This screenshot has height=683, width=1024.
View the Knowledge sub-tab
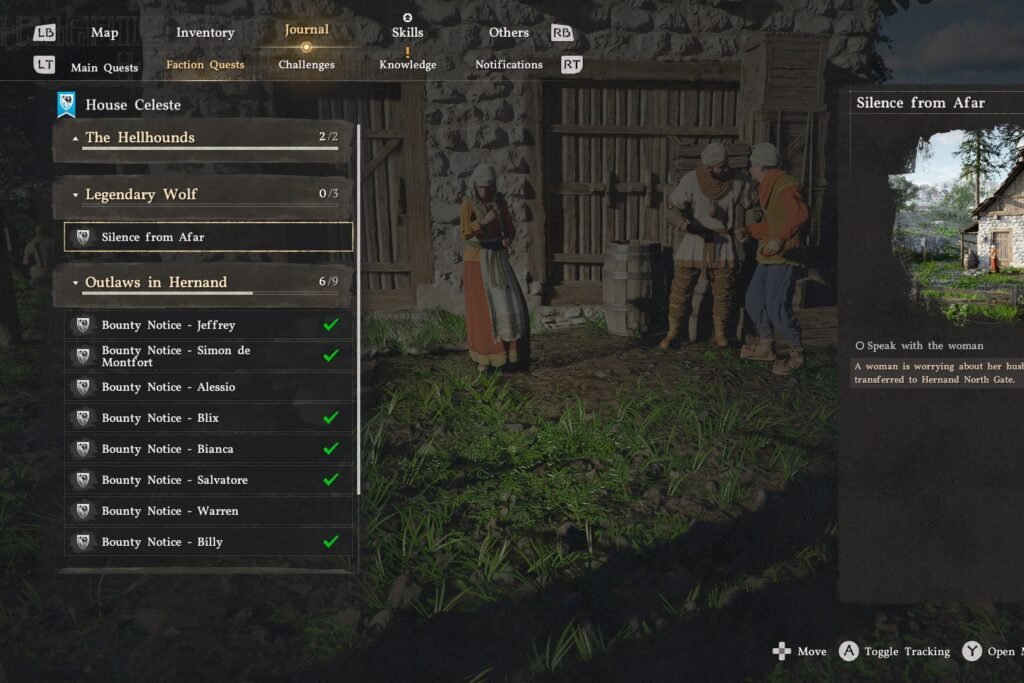(407, 65)
